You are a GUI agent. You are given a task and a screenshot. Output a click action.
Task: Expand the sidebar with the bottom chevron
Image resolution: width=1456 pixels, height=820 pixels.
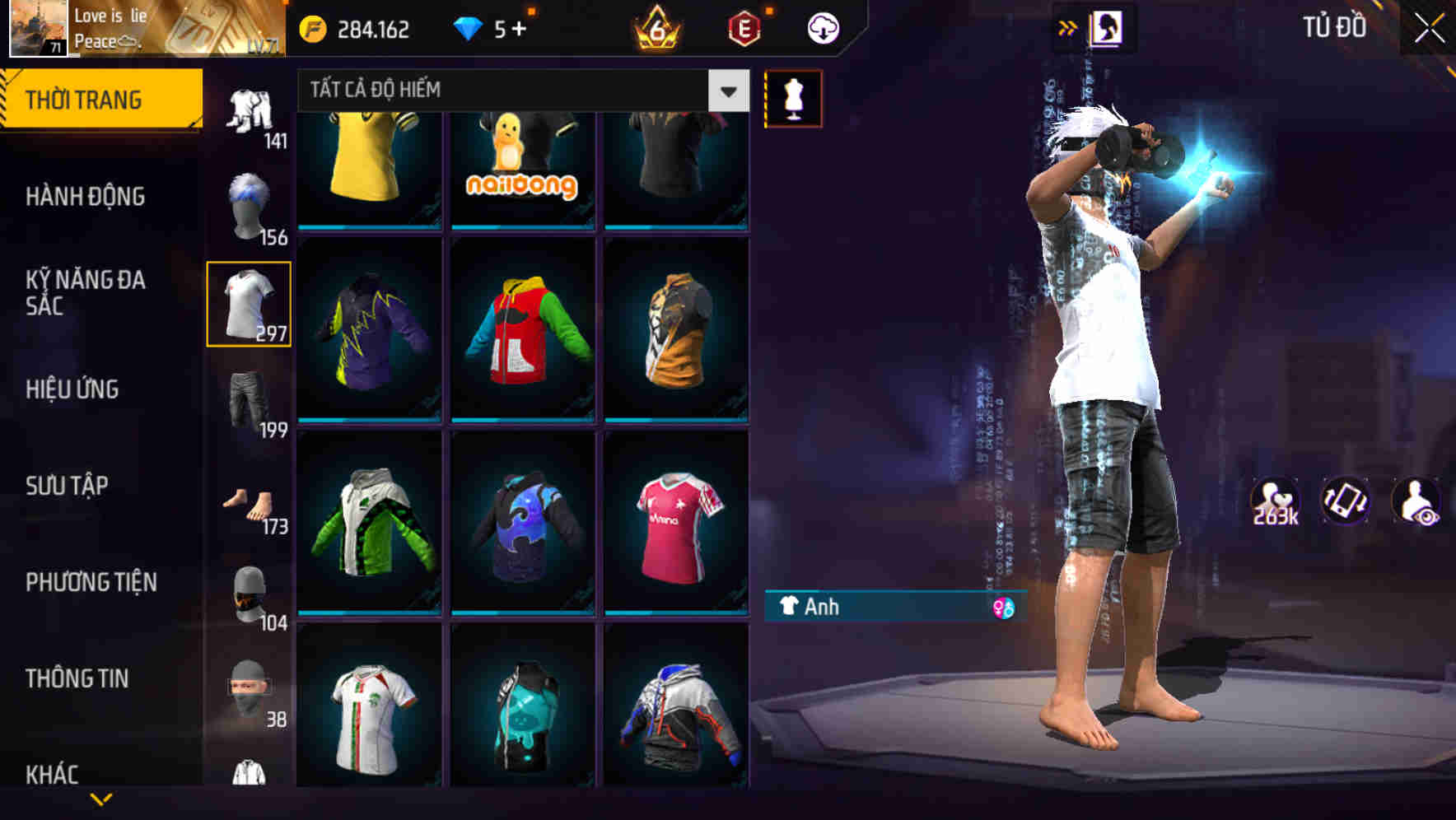(100, 796)
